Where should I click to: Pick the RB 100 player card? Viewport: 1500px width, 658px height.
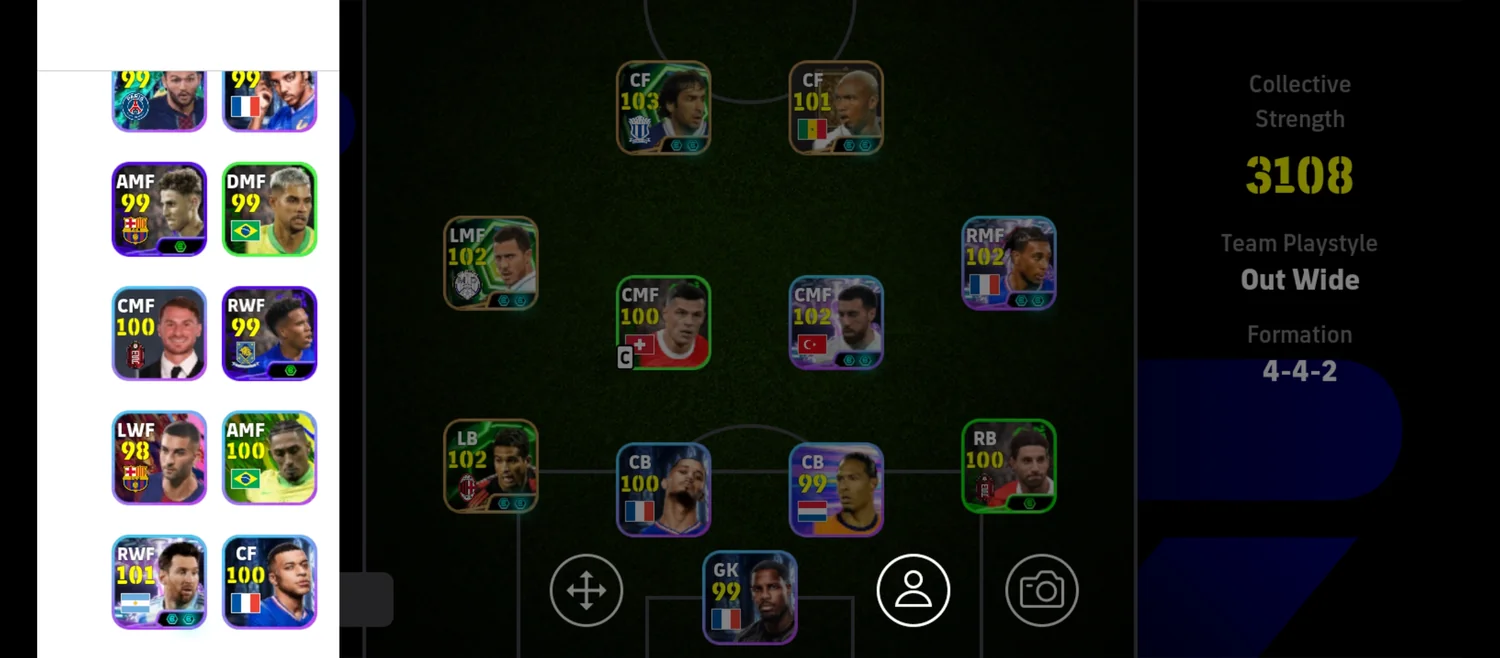click(1009, 466)
